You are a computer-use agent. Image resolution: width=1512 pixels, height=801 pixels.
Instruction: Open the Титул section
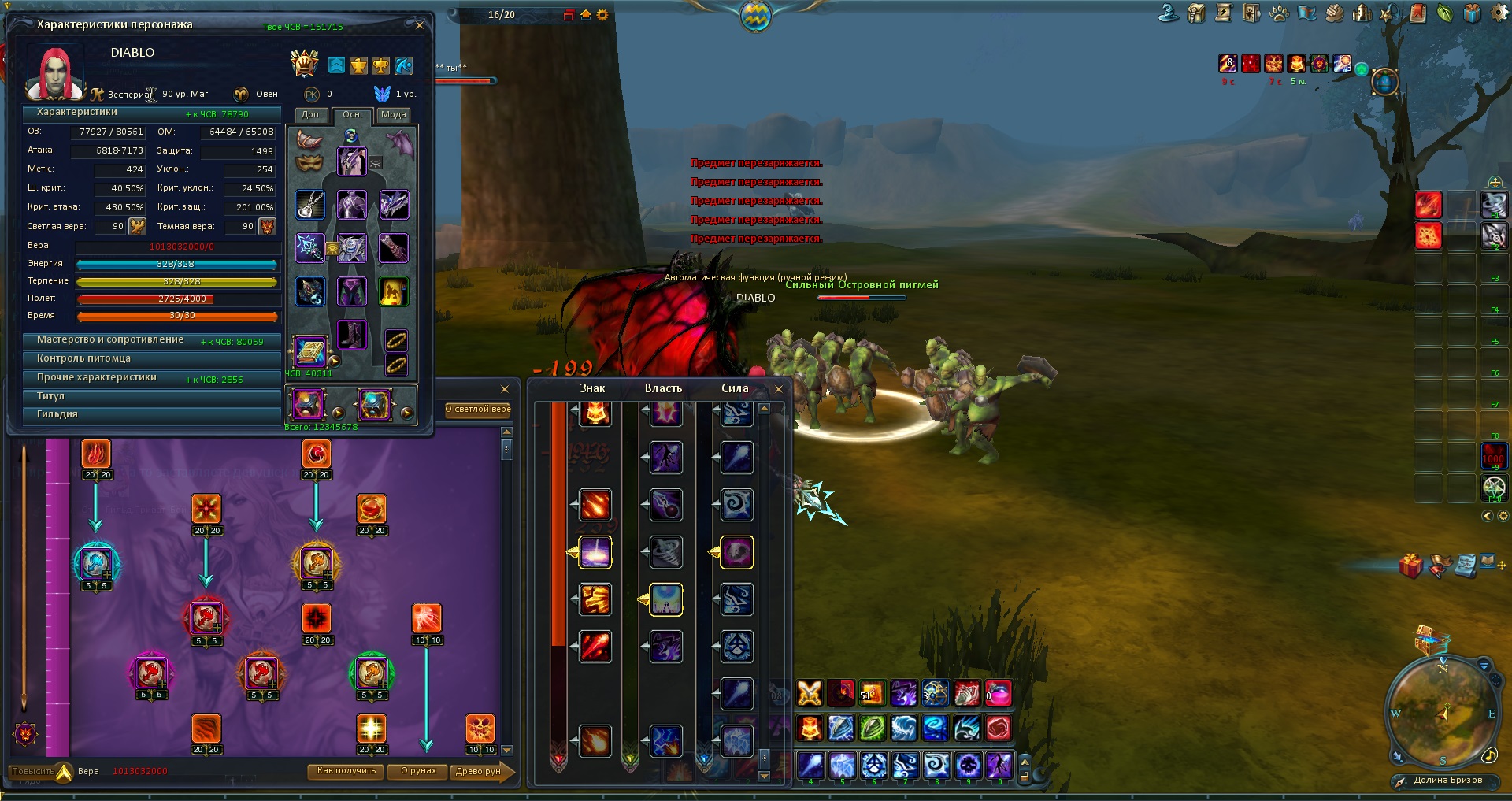50,396
